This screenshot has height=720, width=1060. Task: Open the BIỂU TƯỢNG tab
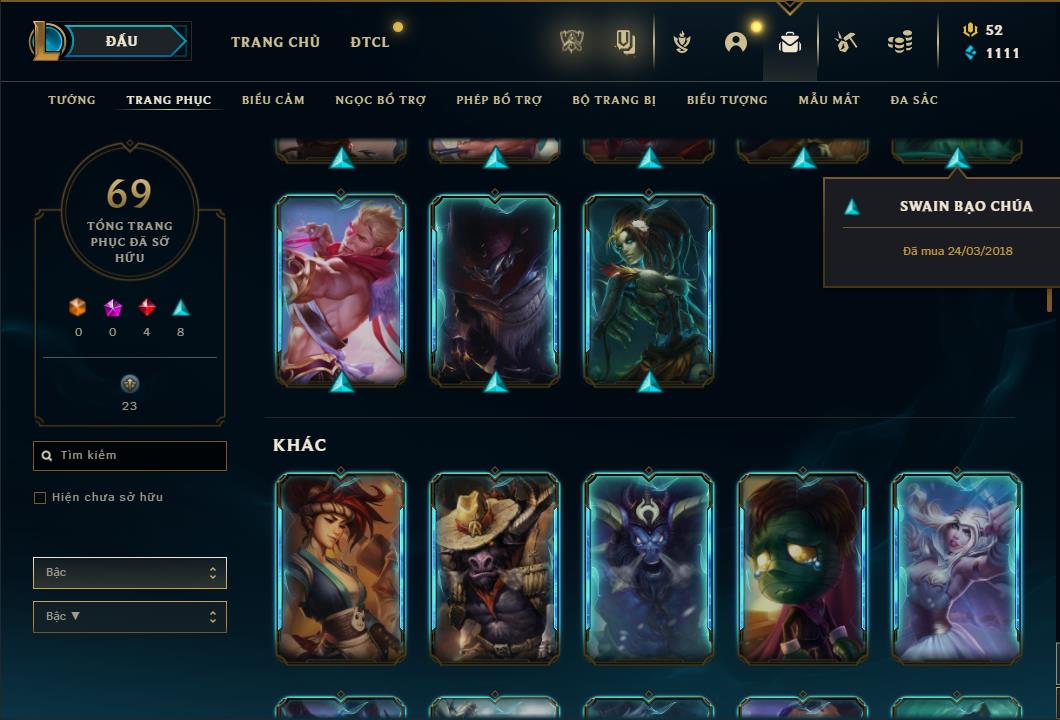click(x=727, y=100)
